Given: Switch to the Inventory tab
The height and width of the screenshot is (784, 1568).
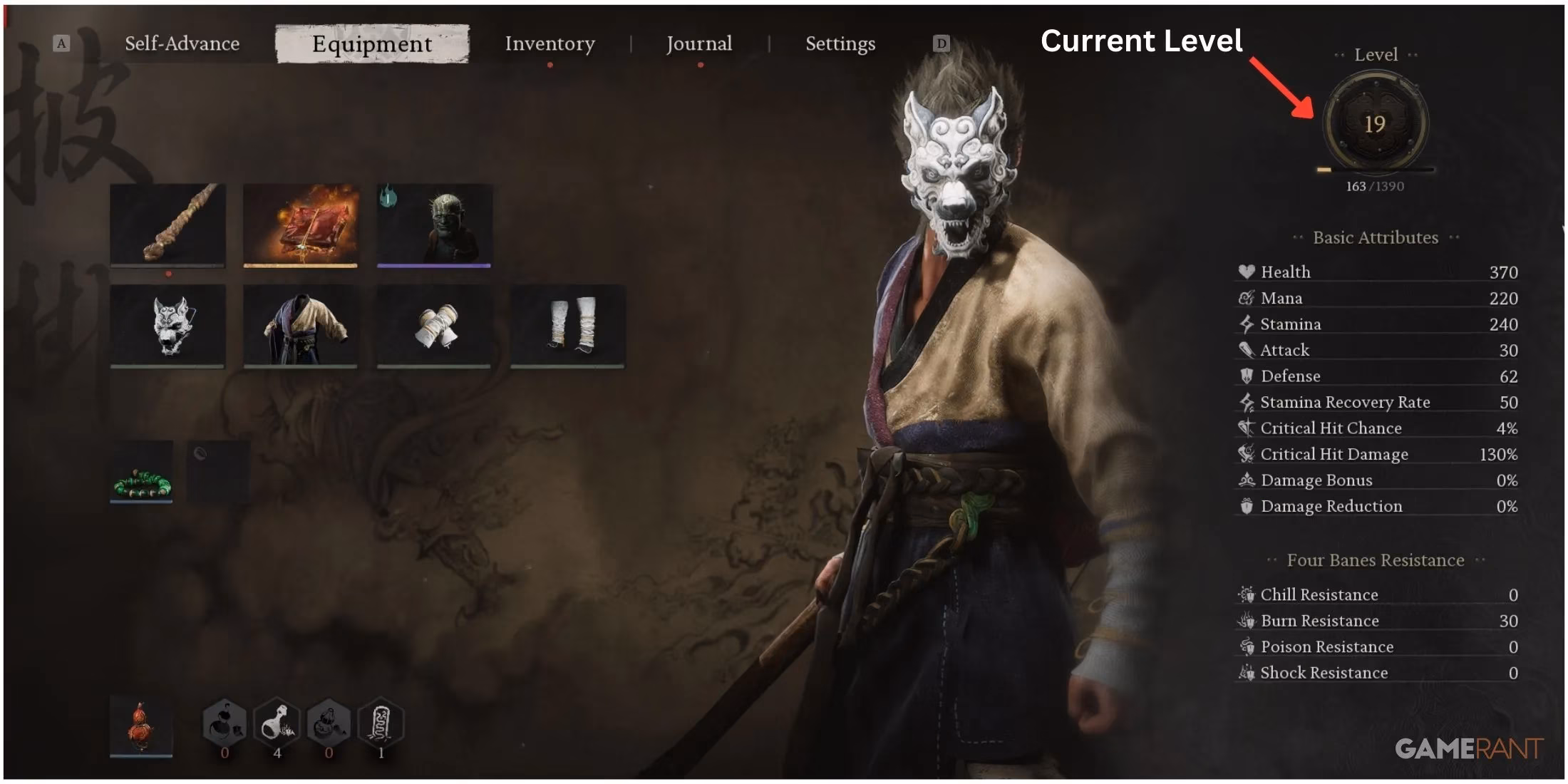Looking at the screenshot, I should pos(550,43).
